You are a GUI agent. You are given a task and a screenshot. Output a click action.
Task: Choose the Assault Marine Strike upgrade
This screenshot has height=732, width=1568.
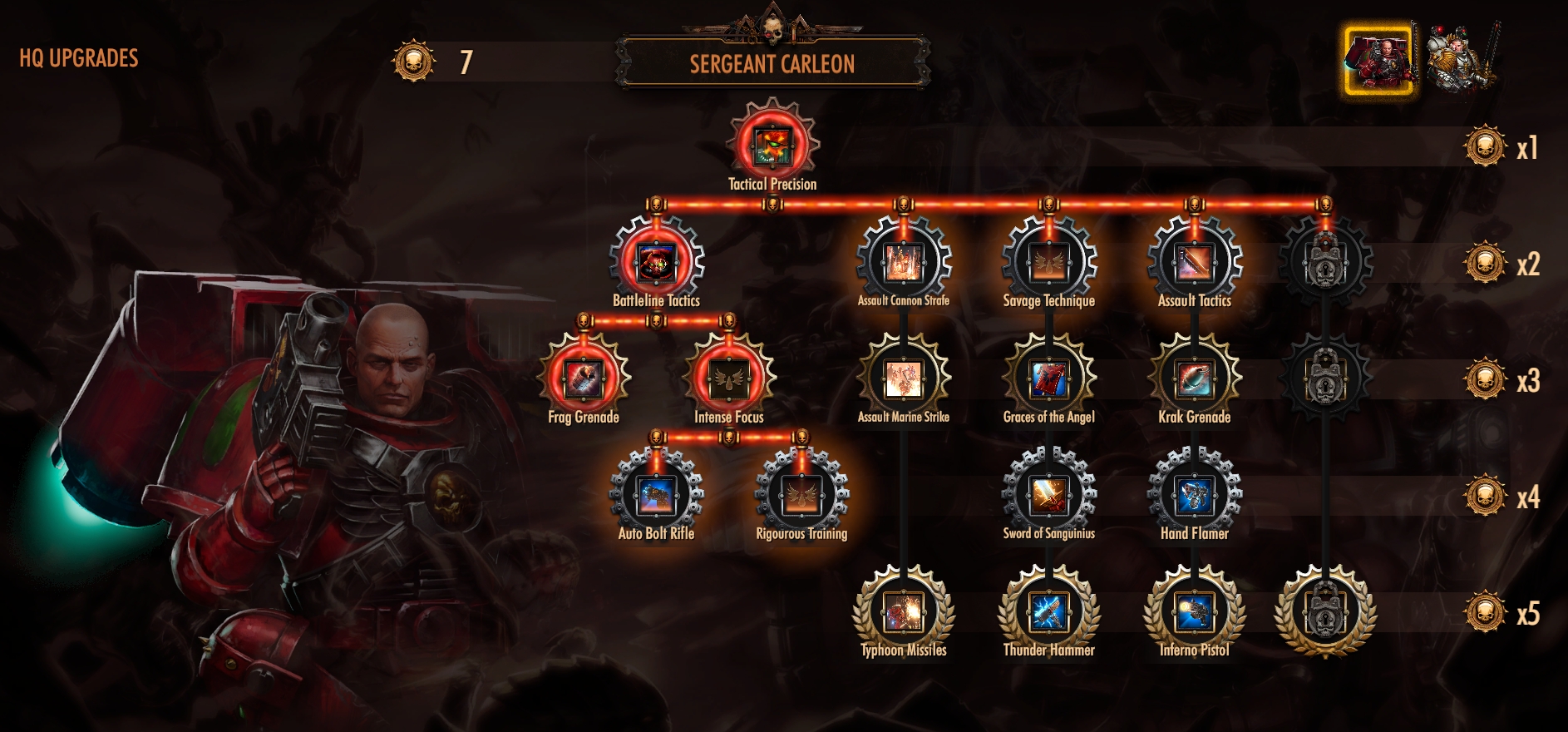pos(903,379)
